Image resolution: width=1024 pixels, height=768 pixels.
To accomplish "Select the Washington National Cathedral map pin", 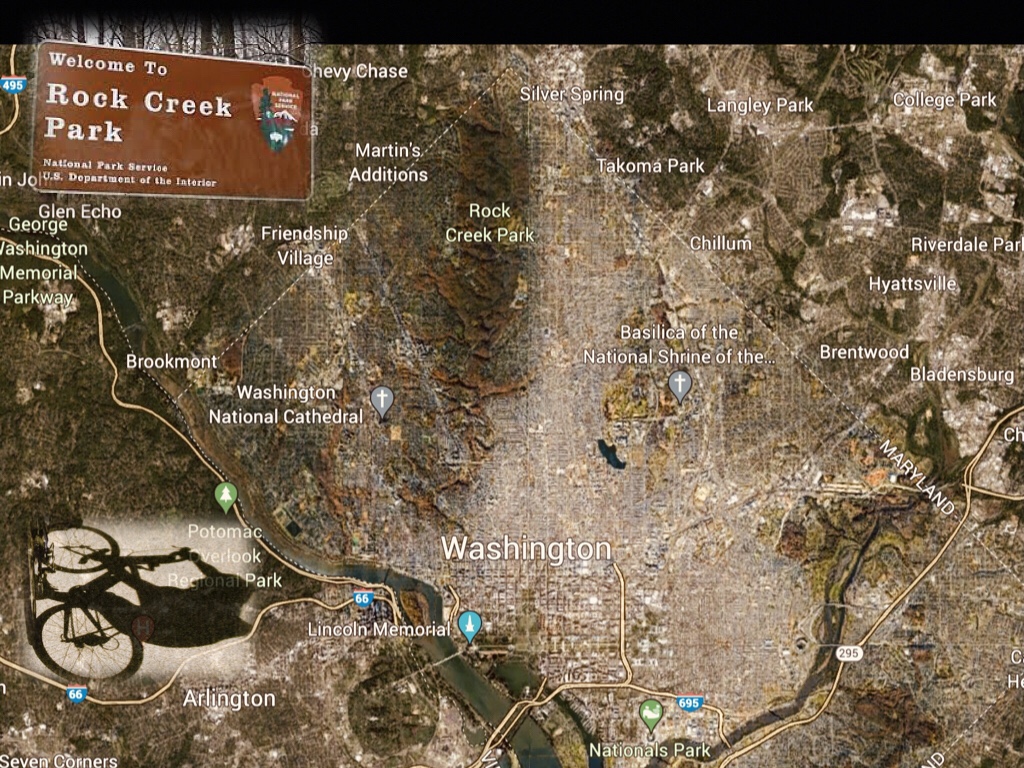I will coord(381,401).
